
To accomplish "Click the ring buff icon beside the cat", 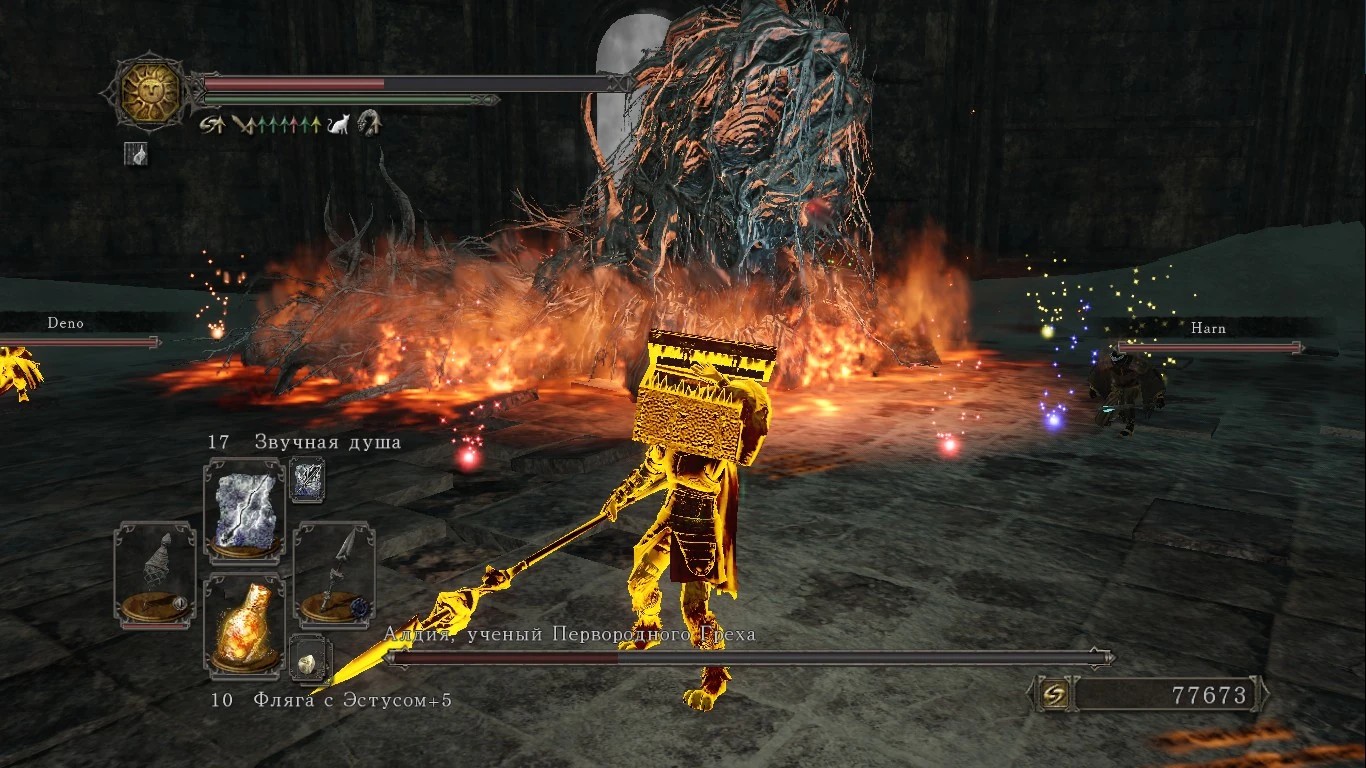I will pos(370,123).
